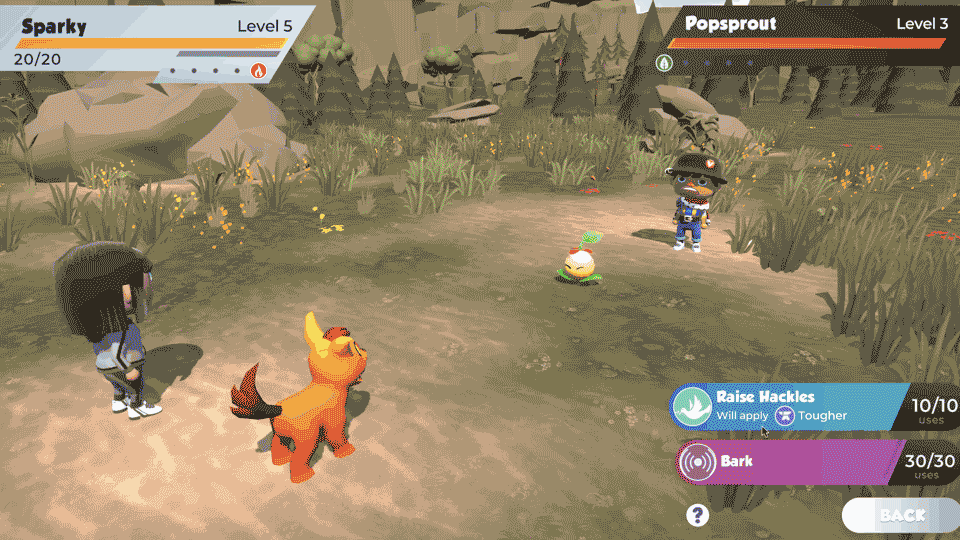Use the Raise Hackles move
This screenshot has height=540, width=960.
click(790, 405)
